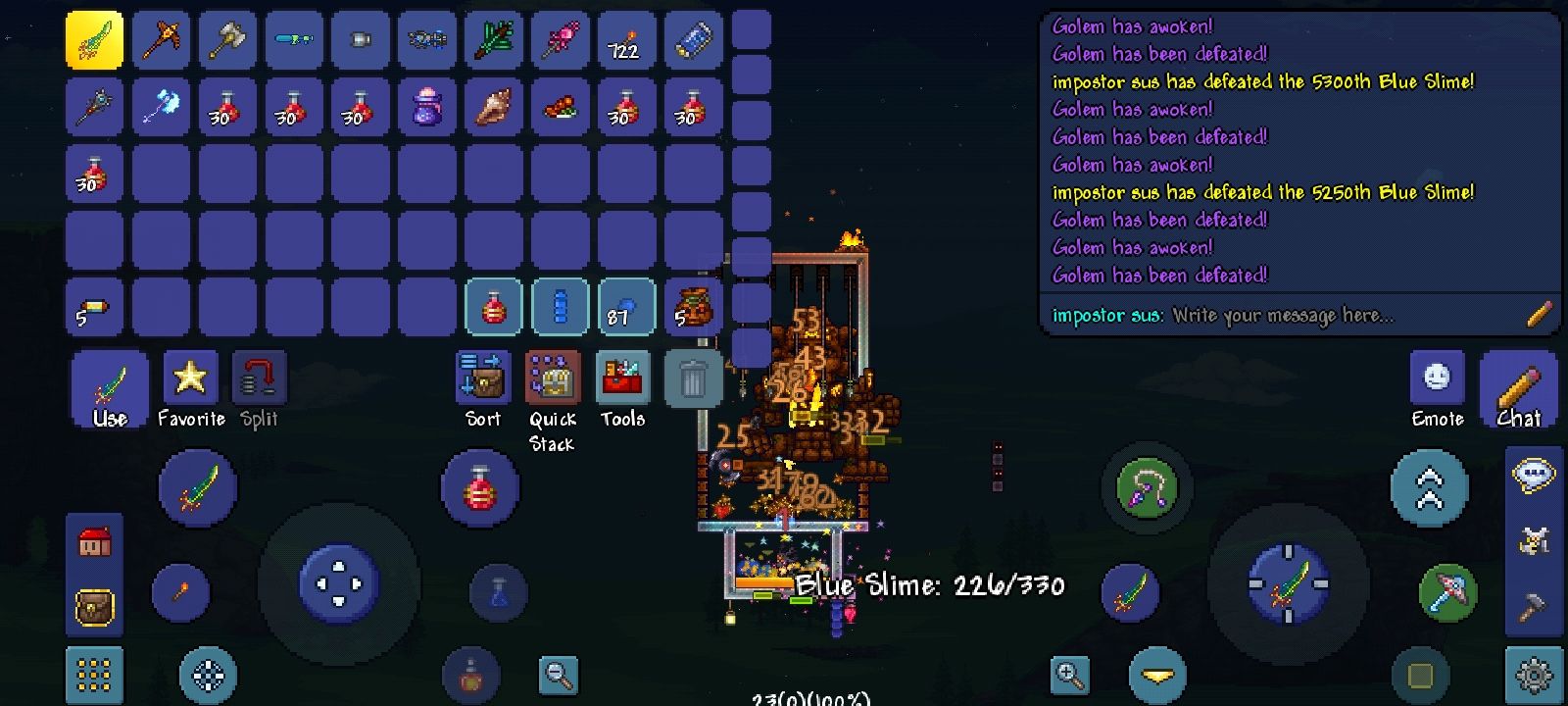This screenshot has width=1568, height=706.
Task: Select the Terra Blade in the first hotbar slot
Action: (94, 41)
